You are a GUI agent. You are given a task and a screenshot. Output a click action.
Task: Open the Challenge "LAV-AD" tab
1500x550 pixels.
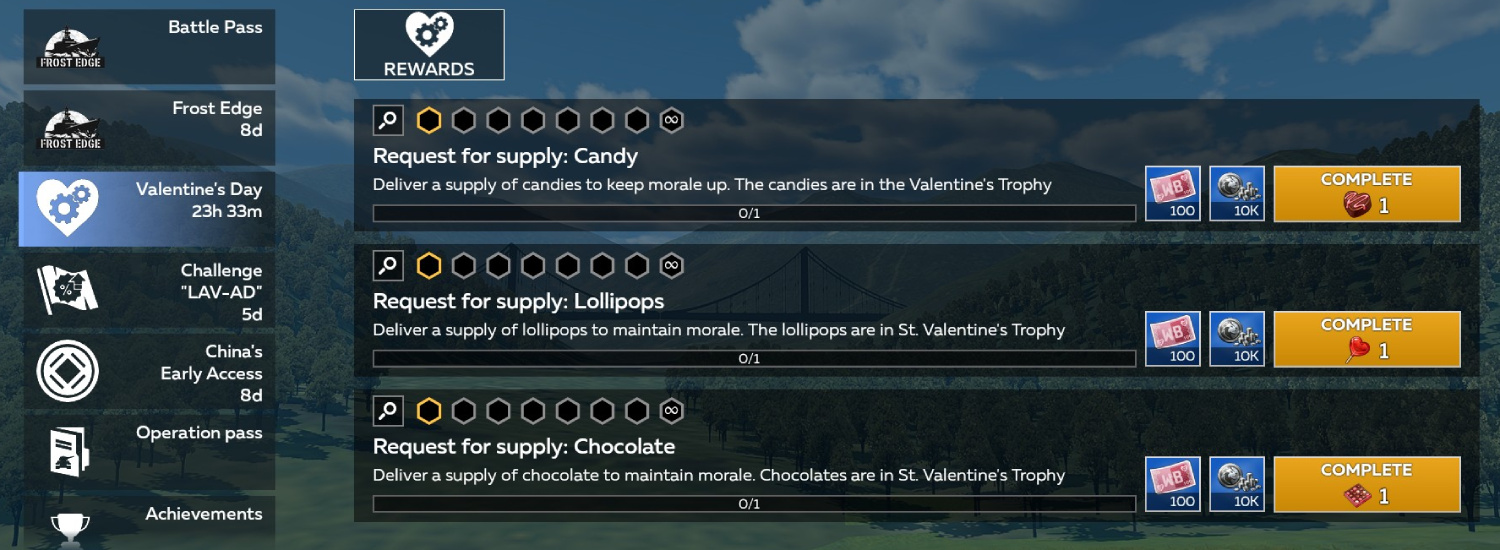[148, 290]
